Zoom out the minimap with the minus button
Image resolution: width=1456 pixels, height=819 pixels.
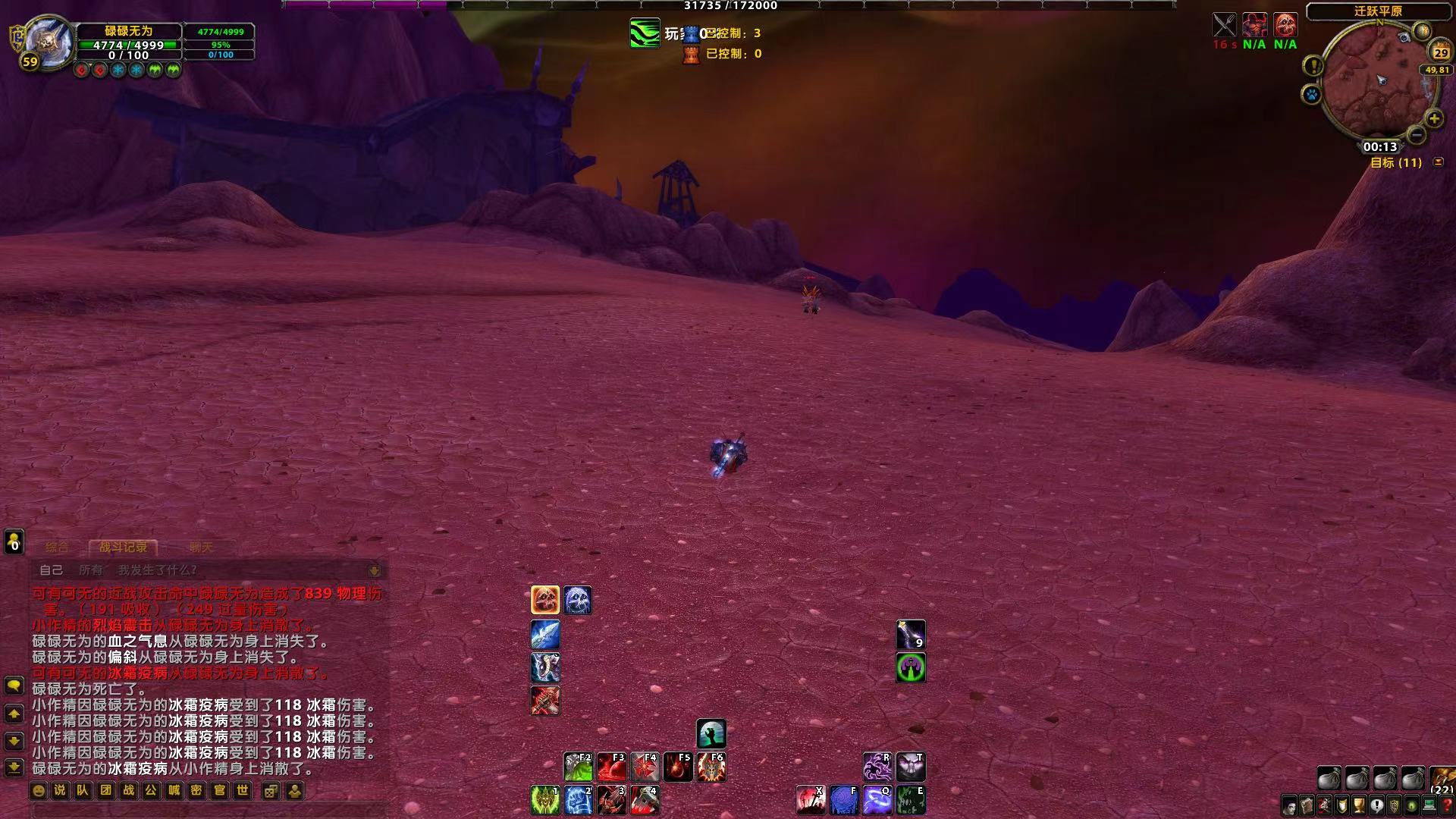(x=1416, y=135)
